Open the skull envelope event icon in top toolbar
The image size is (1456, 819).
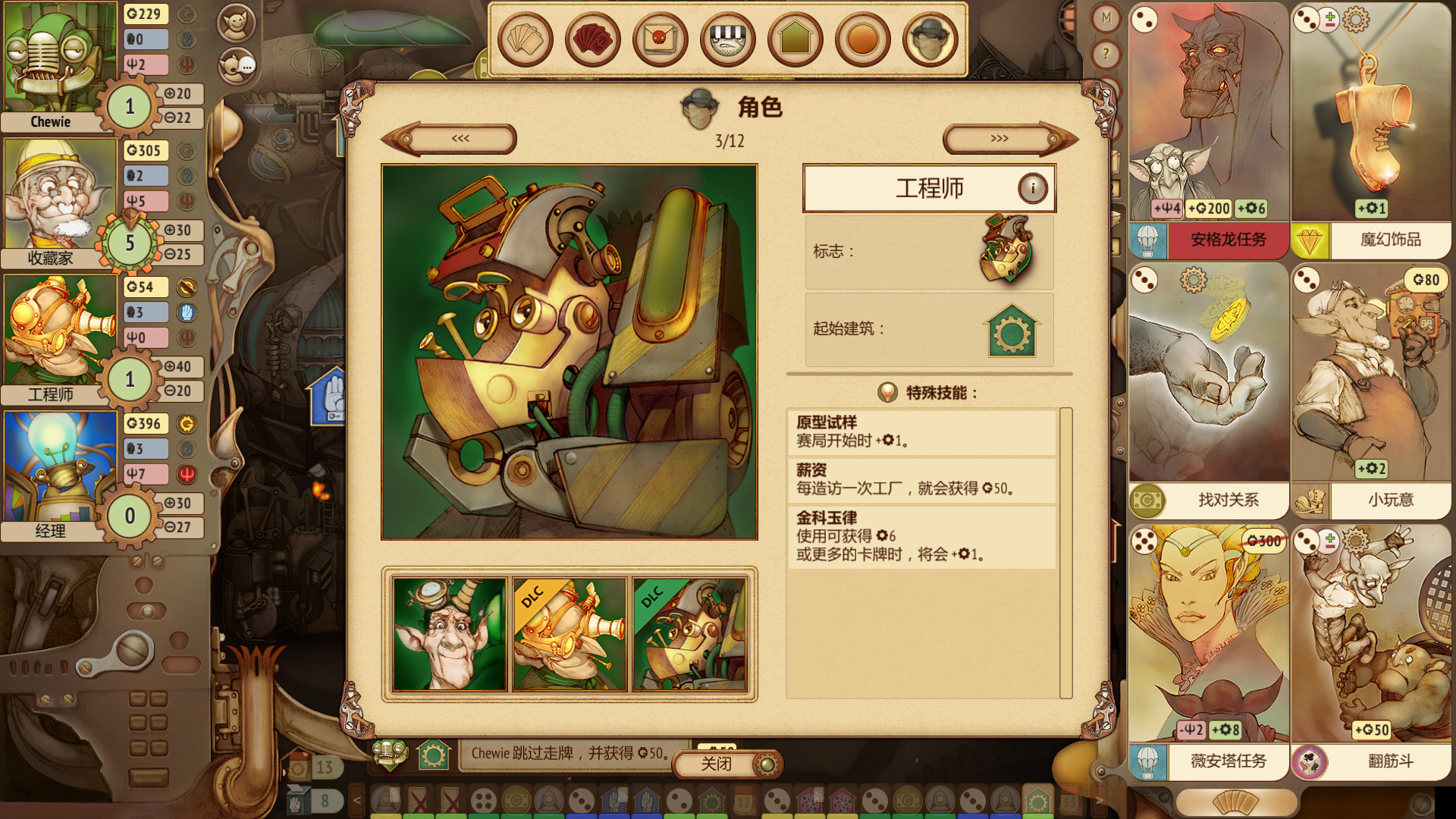pos(659,39)
